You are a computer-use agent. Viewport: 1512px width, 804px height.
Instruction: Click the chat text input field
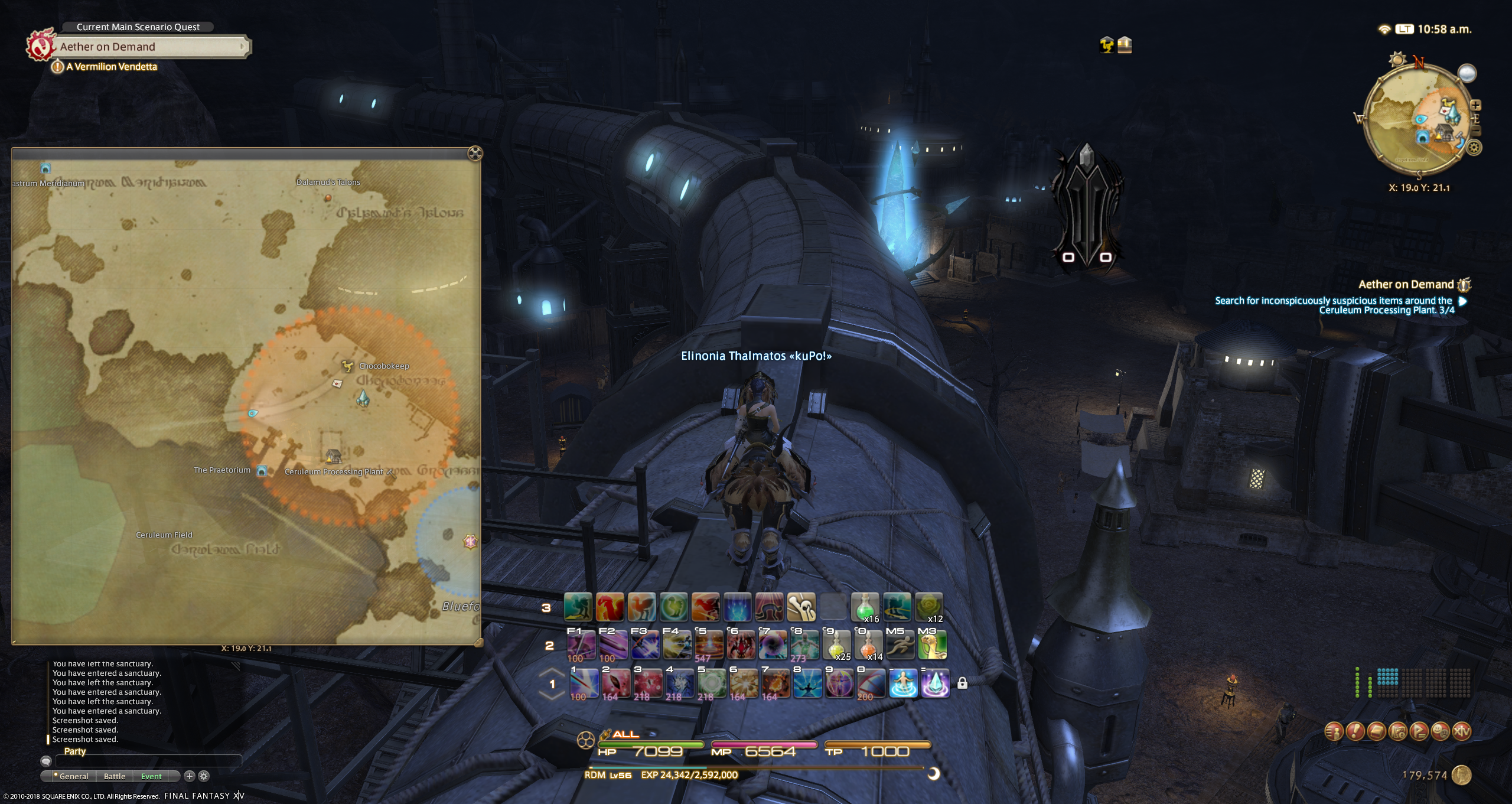pos(148,762)
